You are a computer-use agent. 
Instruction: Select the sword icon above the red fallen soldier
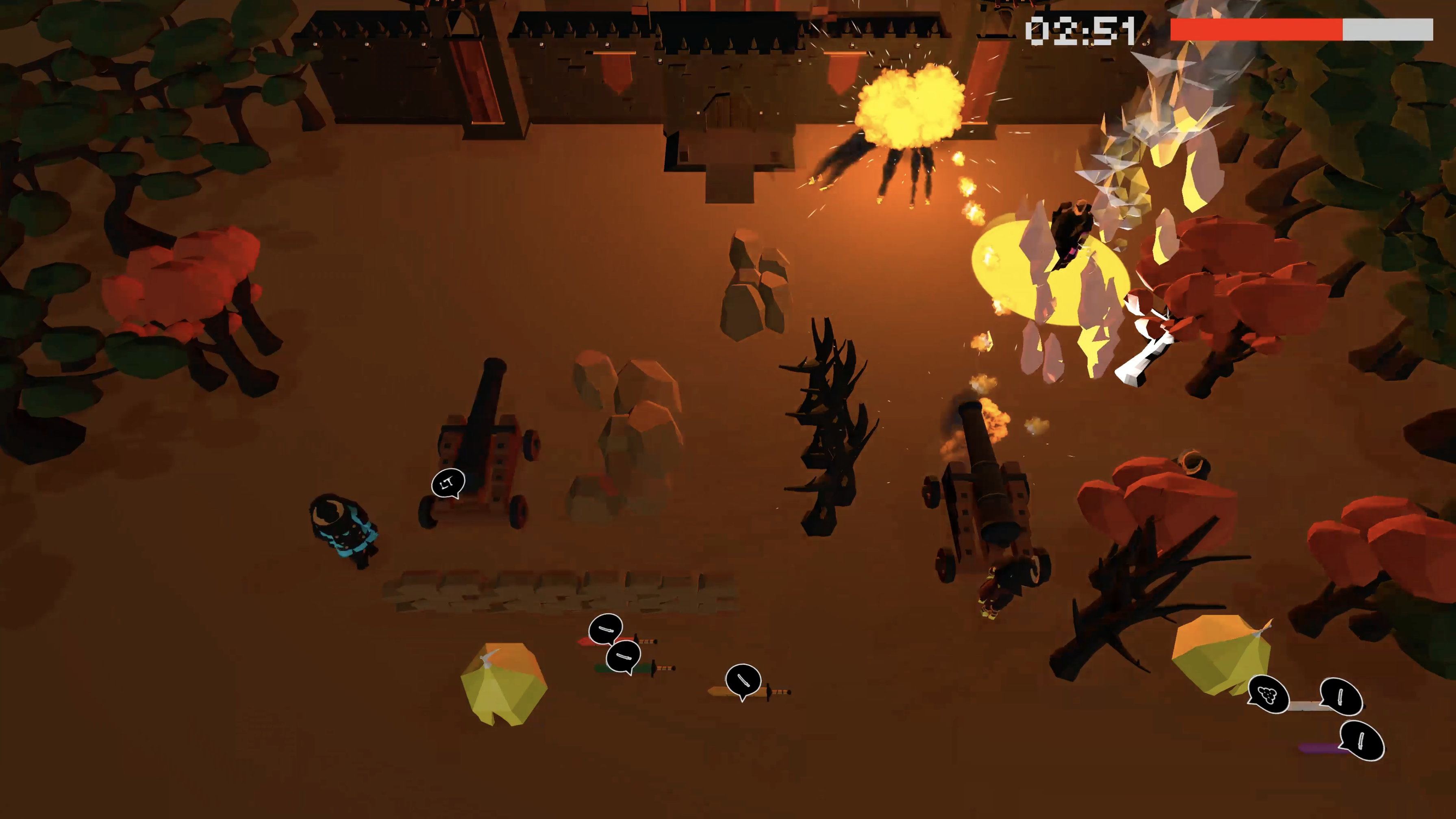(x=606, y=629)
